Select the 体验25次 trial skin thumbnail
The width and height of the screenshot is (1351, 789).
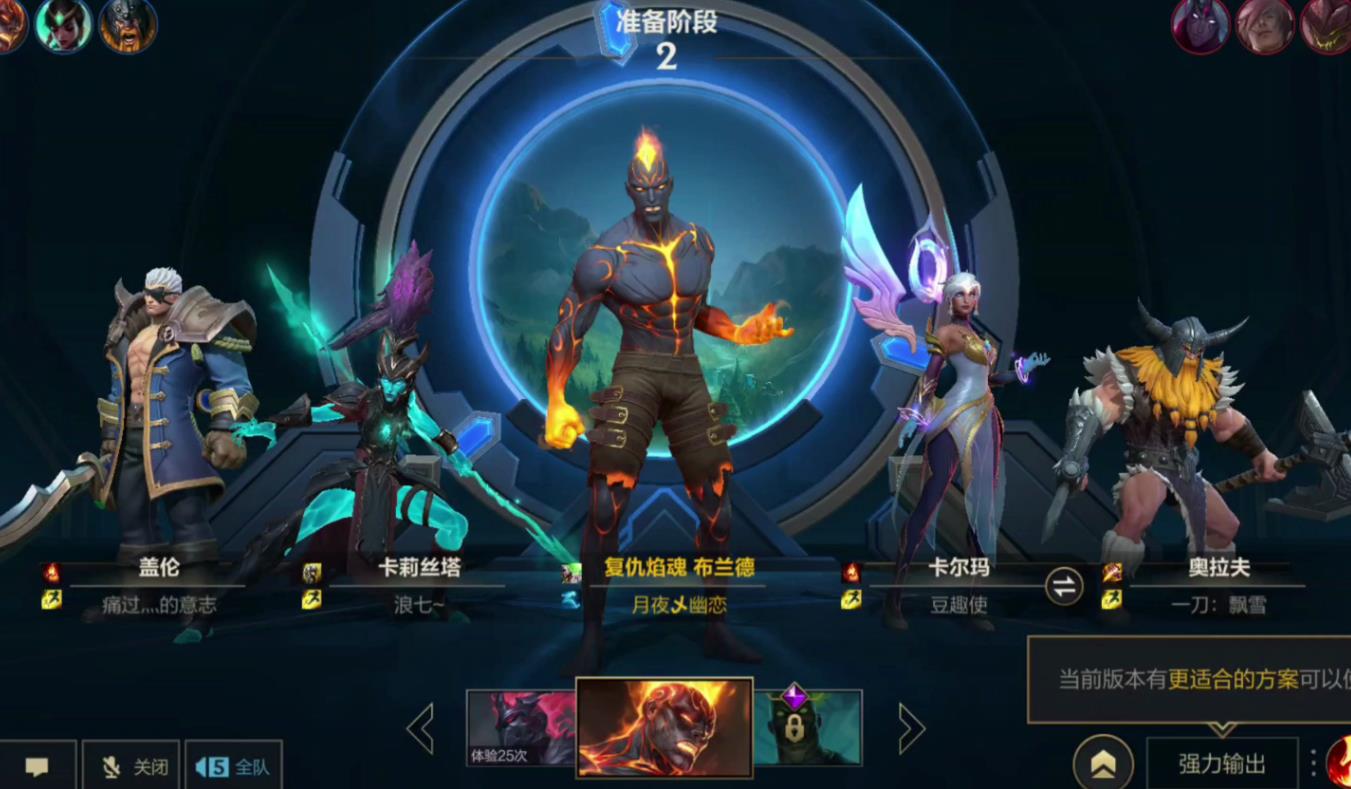[521, 728]
